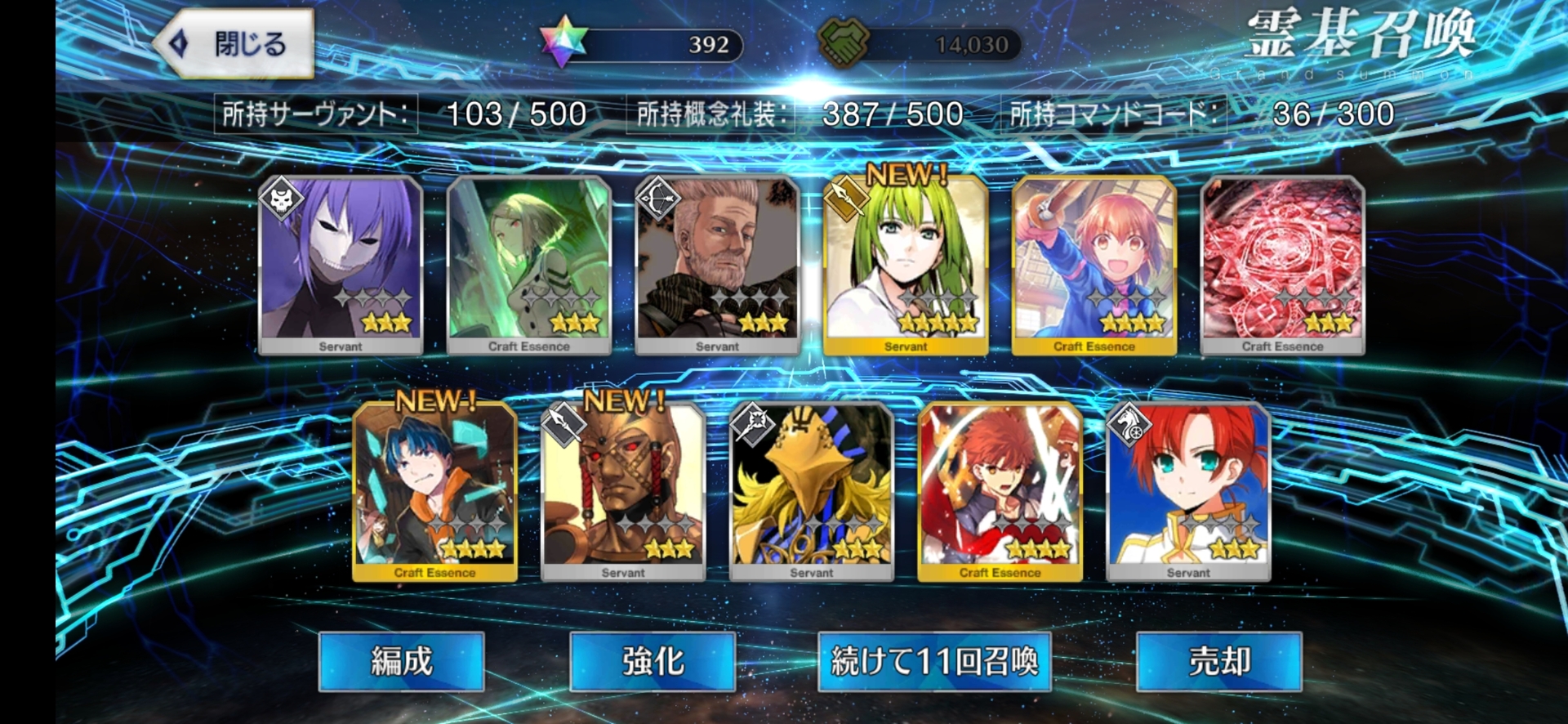1568x724 pixels.
Task: Choose the golden bird-masked caster servant card
Action: pyautogui.click(x=812, y=492)
